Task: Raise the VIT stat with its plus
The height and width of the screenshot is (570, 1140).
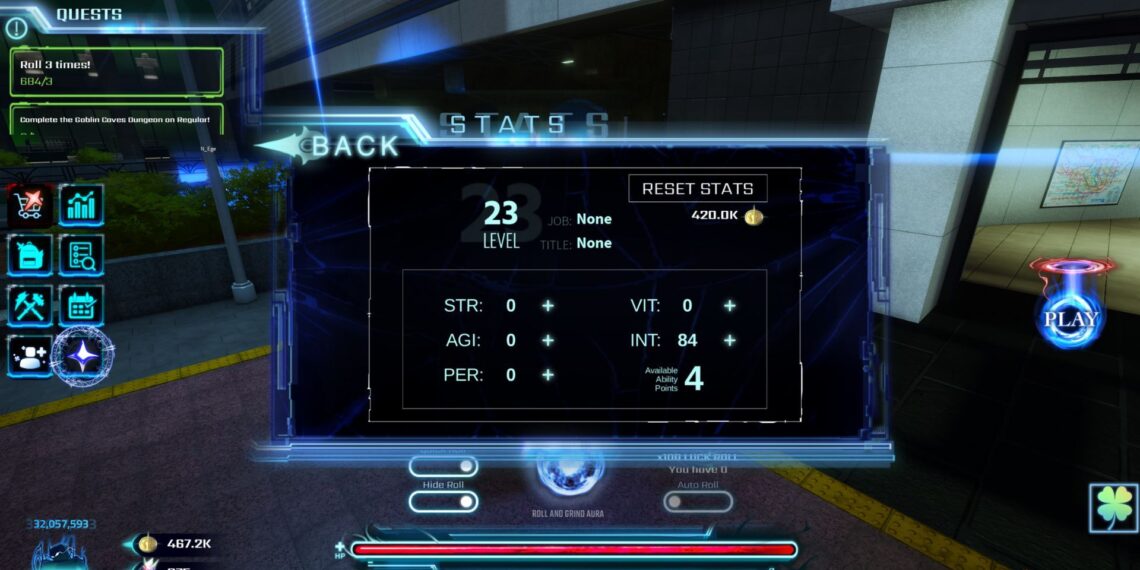Action: point(730,306)
